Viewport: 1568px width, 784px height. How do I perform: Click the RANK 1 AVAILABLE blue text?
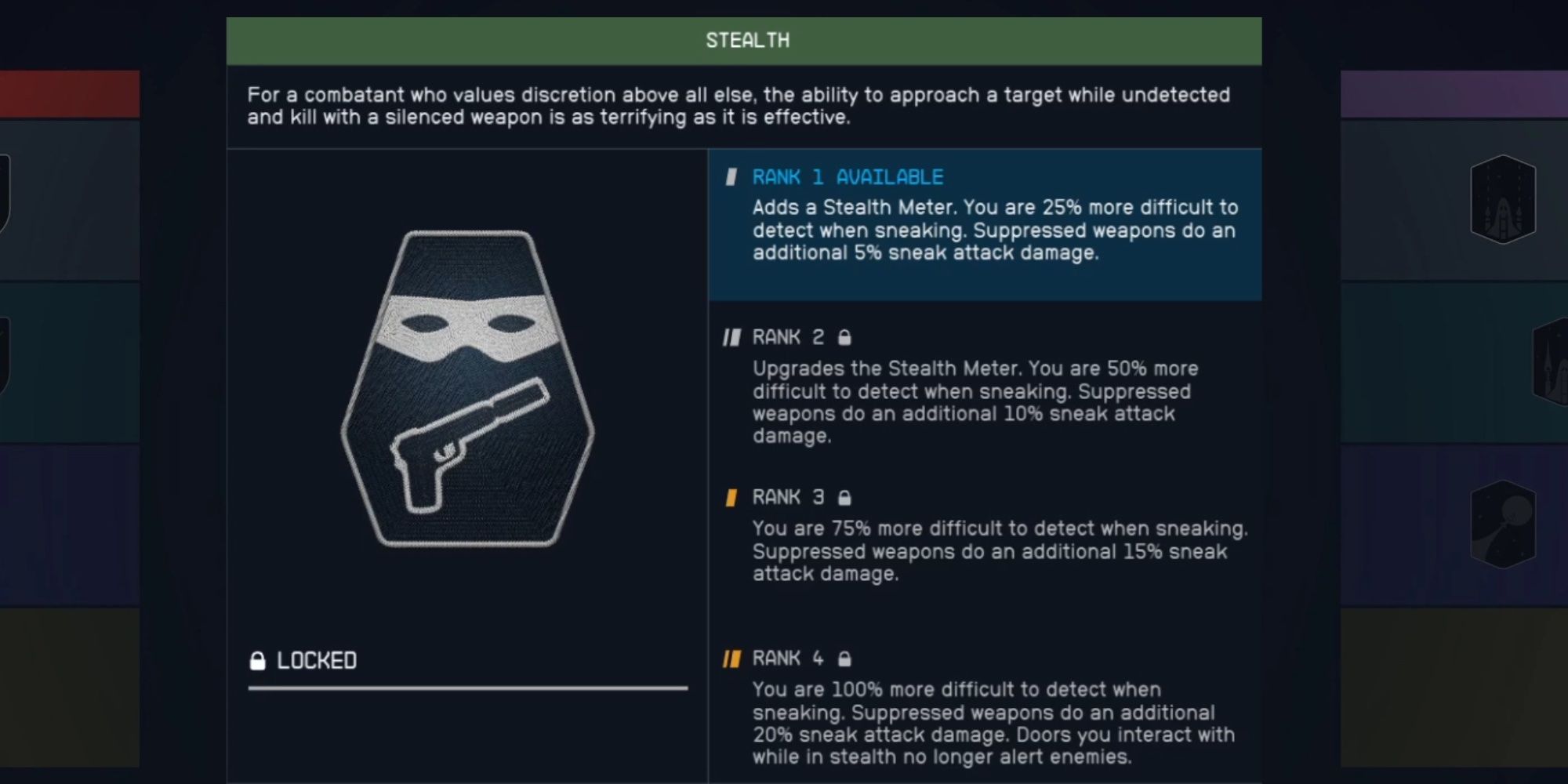pyautogui.click(x=847, y=177)
